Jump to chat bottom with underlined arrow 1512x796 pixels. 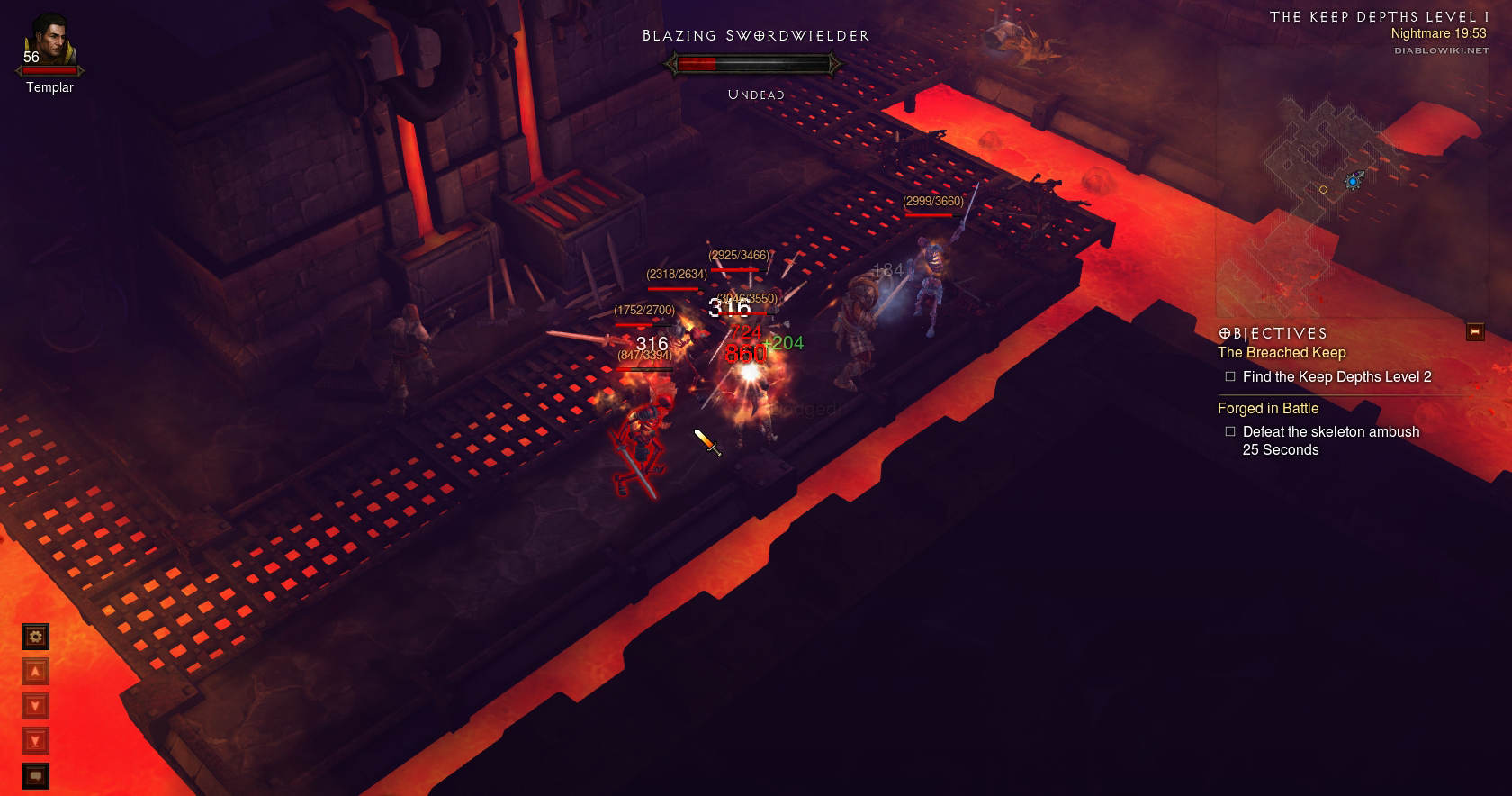click(x=36, y=741)
